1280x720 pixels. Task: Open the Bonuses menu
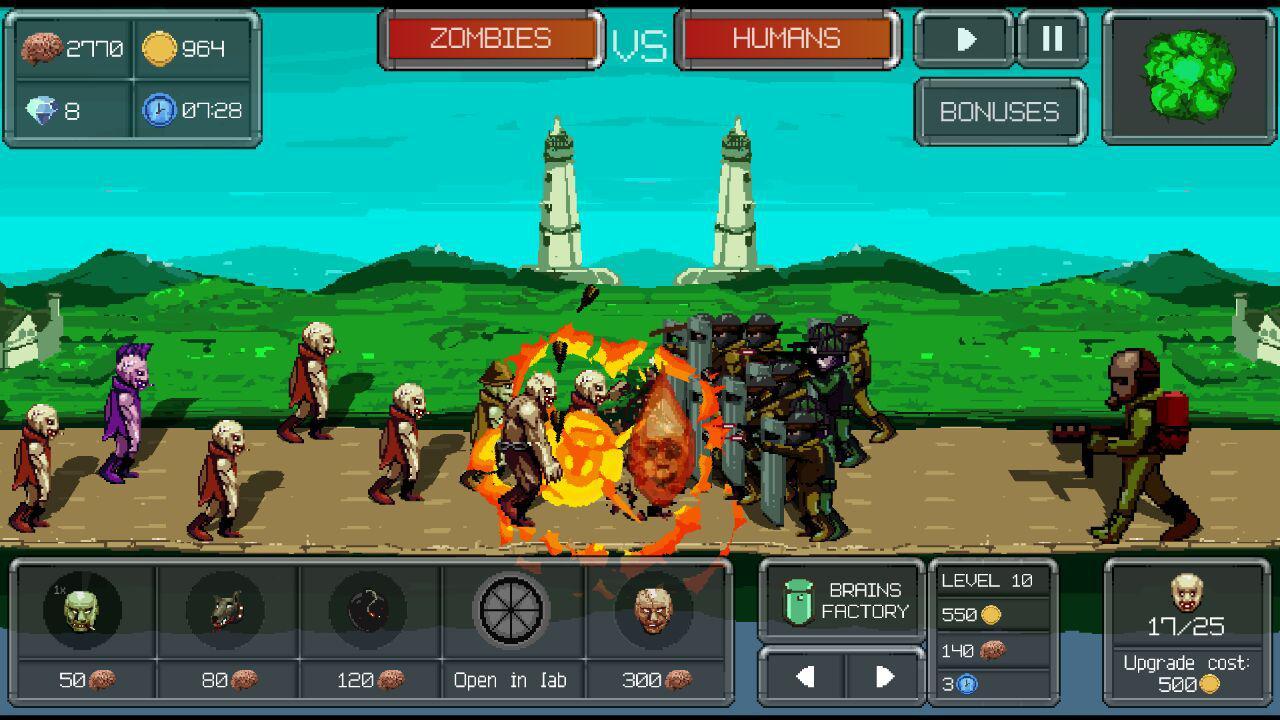(999, 112)
